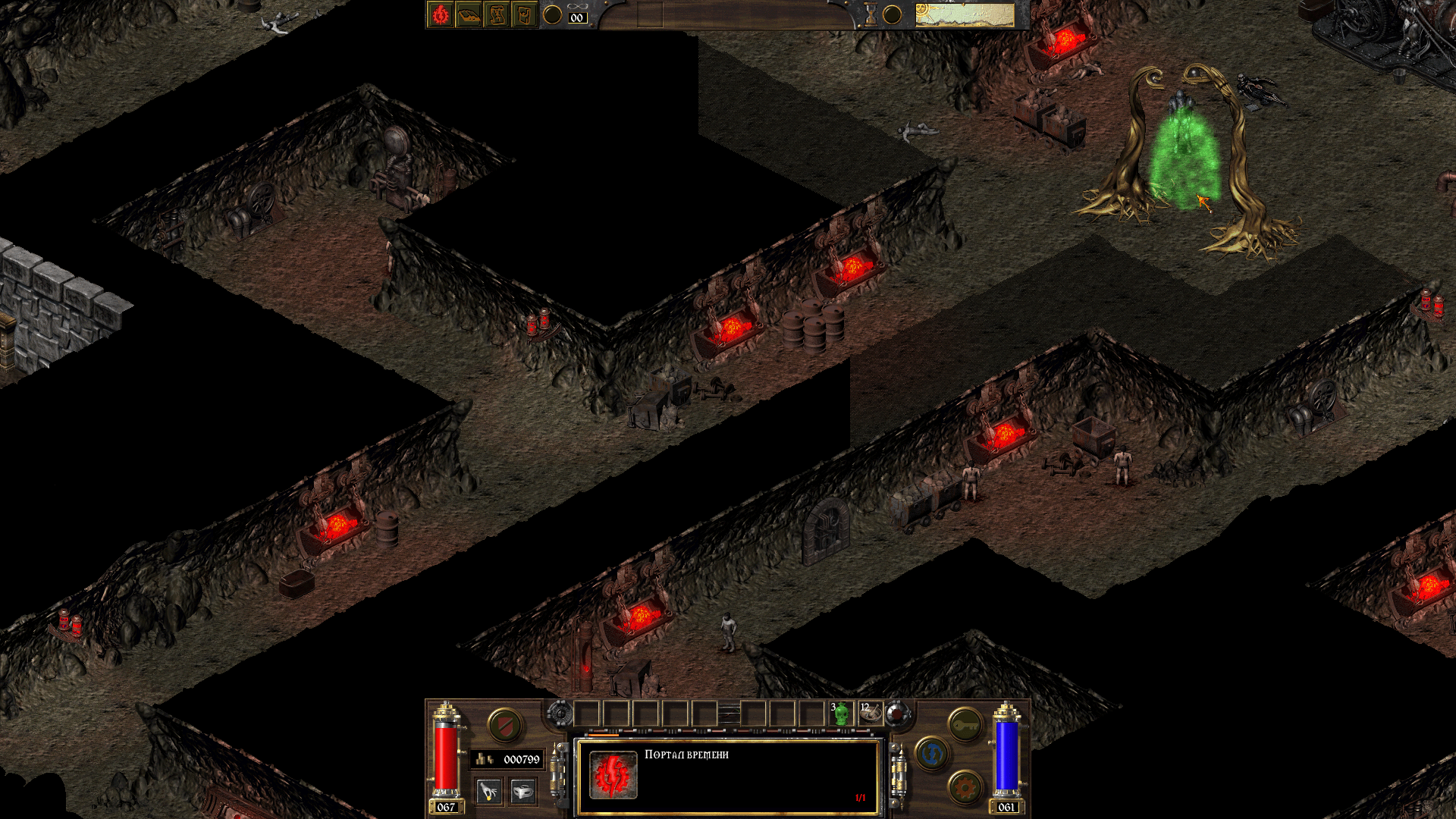Open the parchment world map icon
Image resolution: width=1456 pixels, height=819 pixels.
click(497, 15)
